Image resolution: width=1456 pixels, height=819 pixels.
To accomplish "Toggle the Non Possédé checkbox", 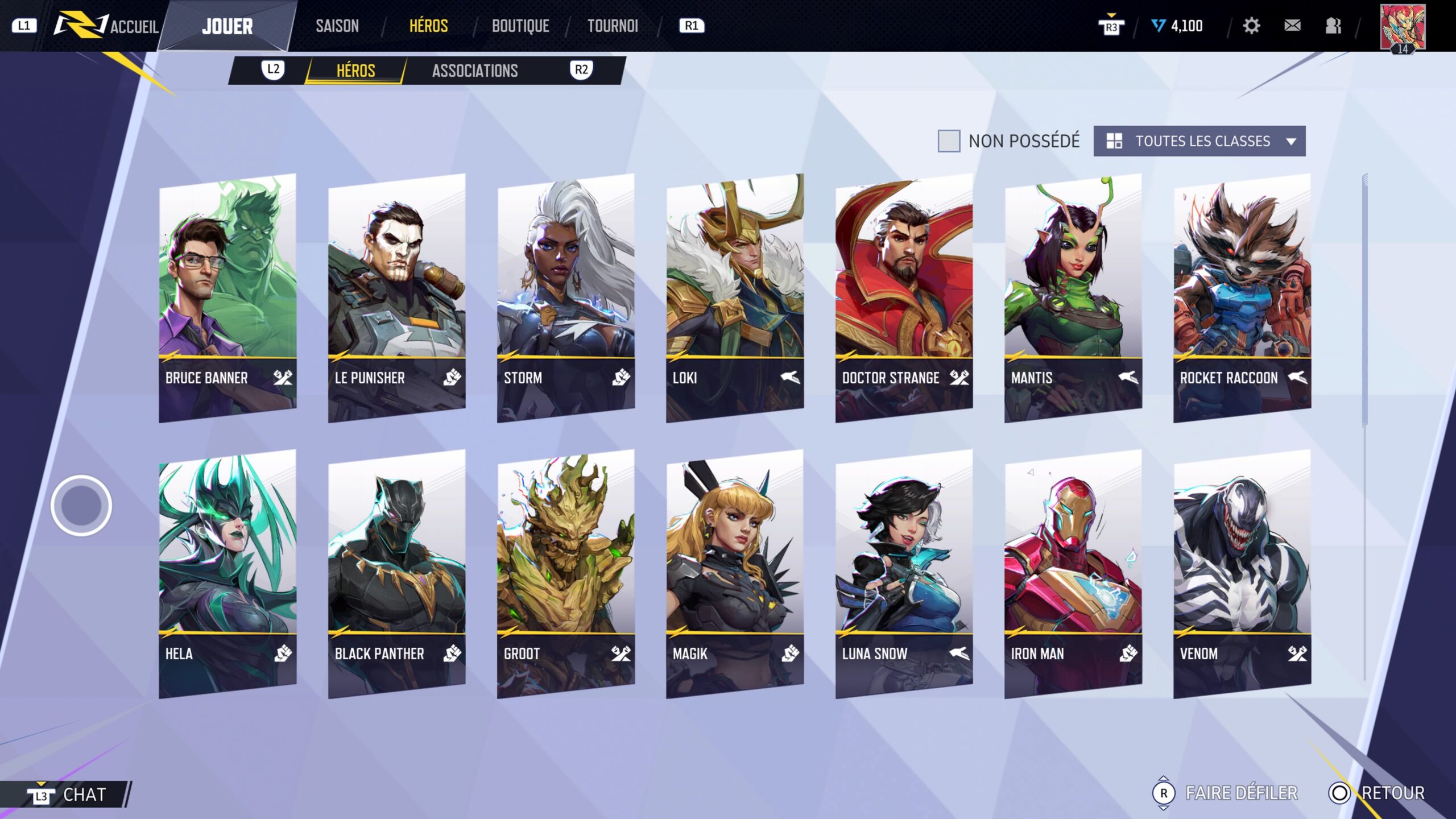I will 948,140.
